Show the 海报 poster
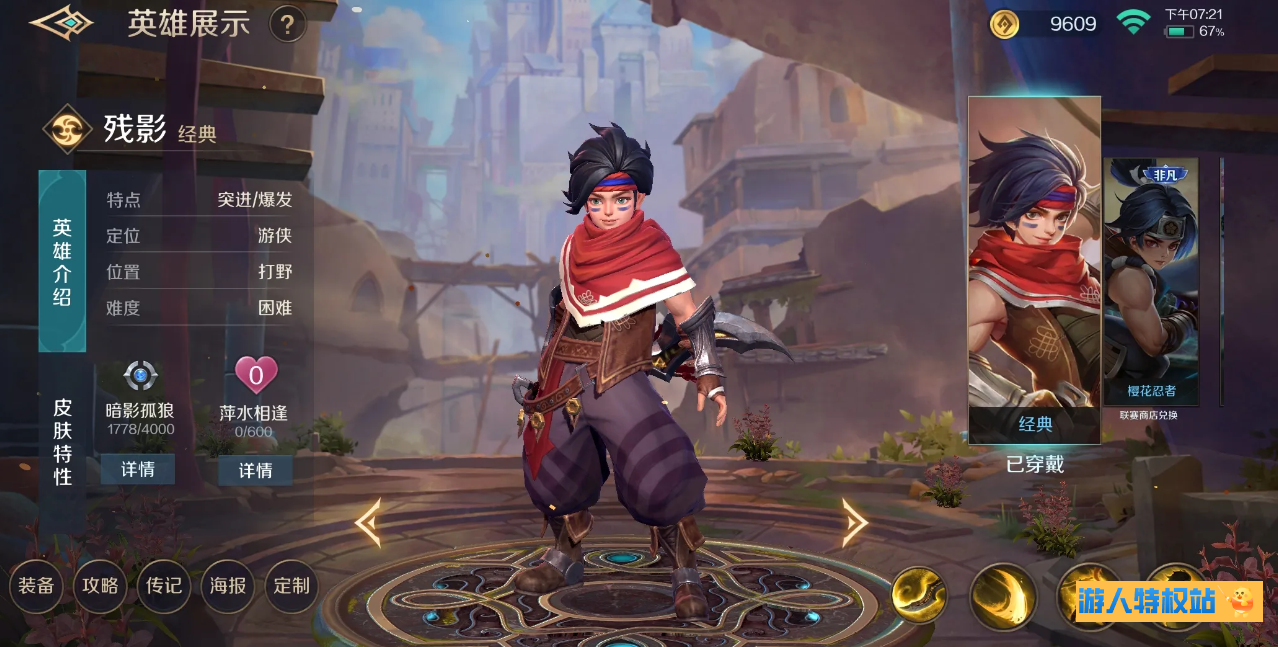This screenshot has height=647, width=1278. coord(228,586)
